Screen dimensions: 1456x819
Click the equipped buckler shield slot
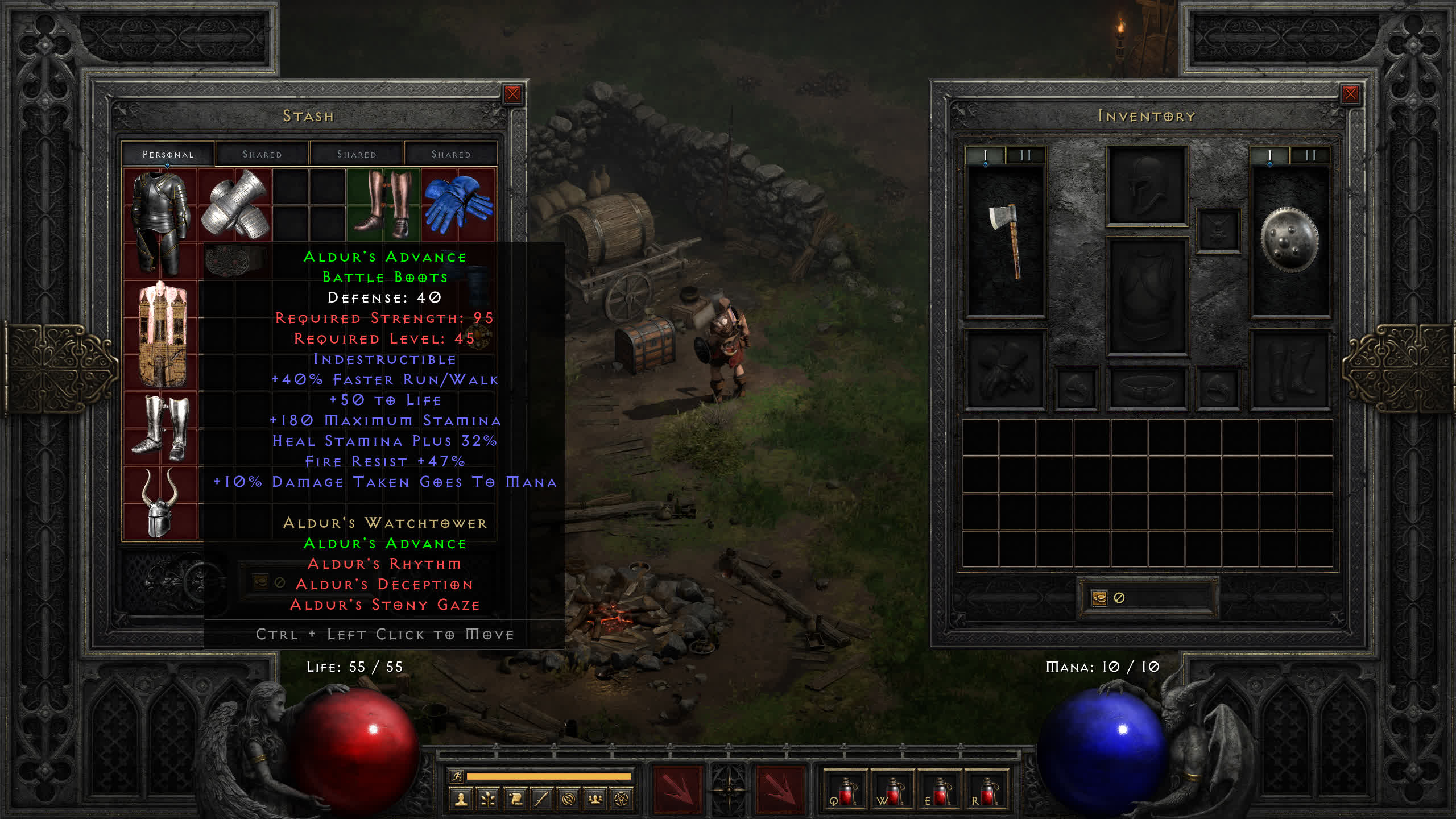tap(1290, 241)
